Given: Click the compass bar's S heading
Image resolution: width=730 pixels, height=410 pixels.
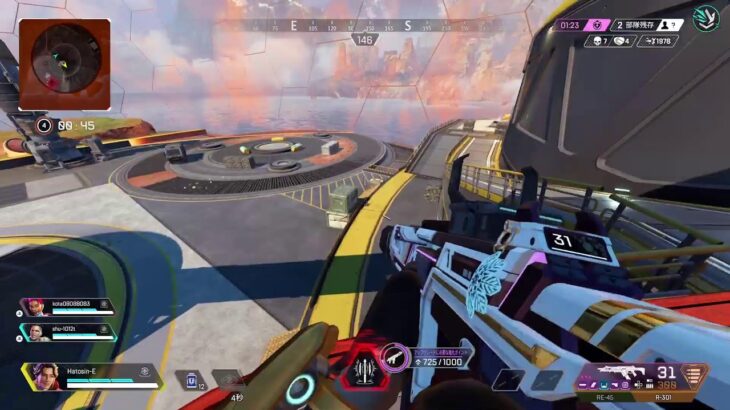Looking at the screenshot, I should tap(408, 25).
